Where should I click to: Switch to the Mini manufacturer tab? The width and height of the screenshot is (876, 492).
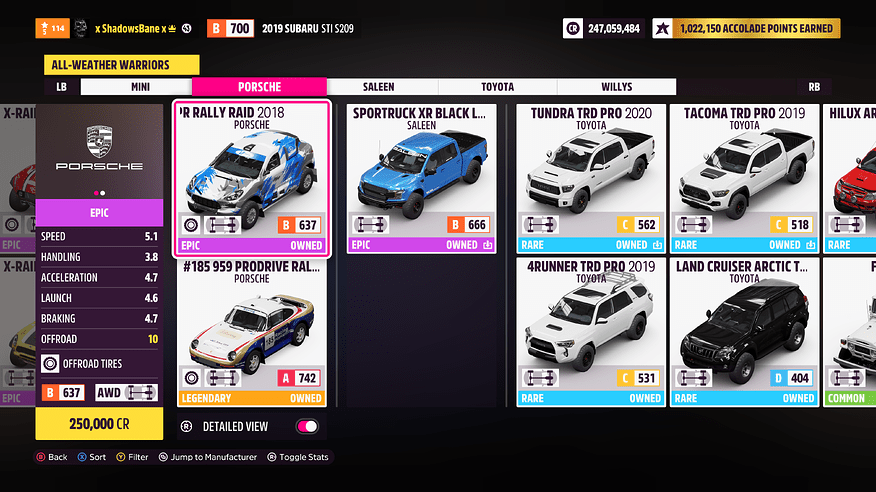(140, 87)
